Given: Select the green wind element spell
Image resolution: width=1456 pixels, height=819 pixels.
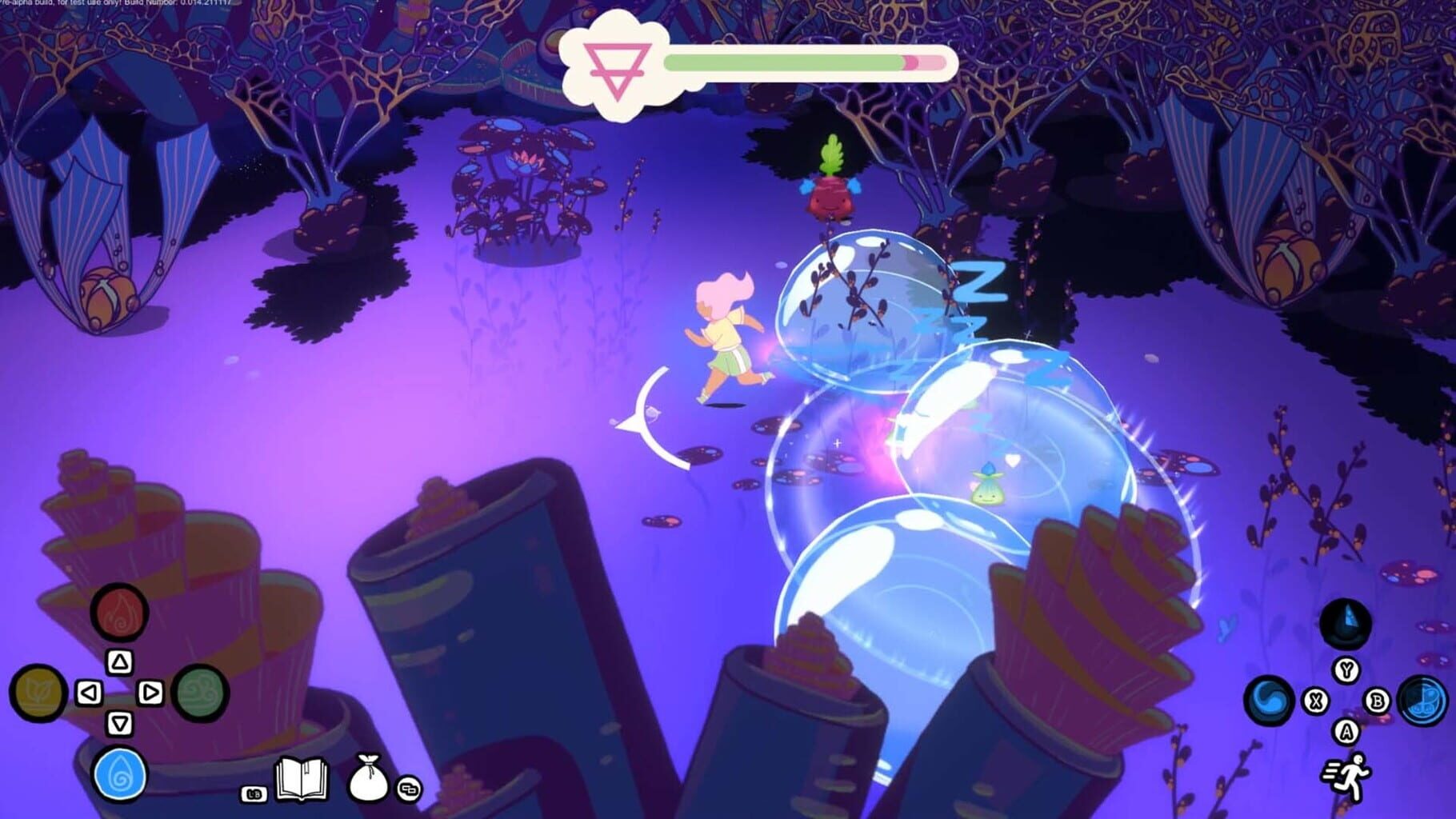Looking at the screenshot, I should pyautogui.click(x=201, y=694).
